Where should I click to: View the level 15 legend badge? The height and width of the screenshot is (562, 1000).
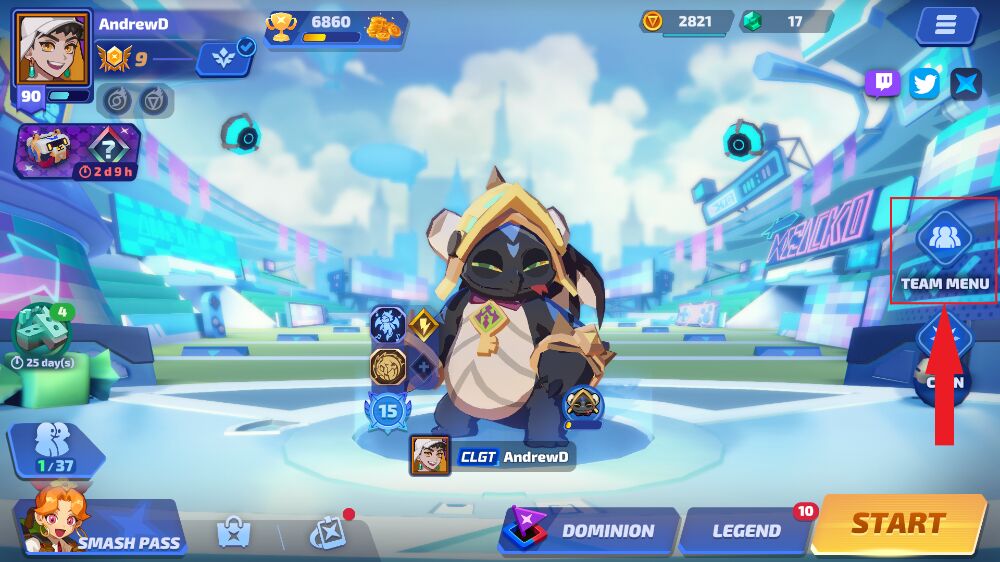tap(387, 410)
